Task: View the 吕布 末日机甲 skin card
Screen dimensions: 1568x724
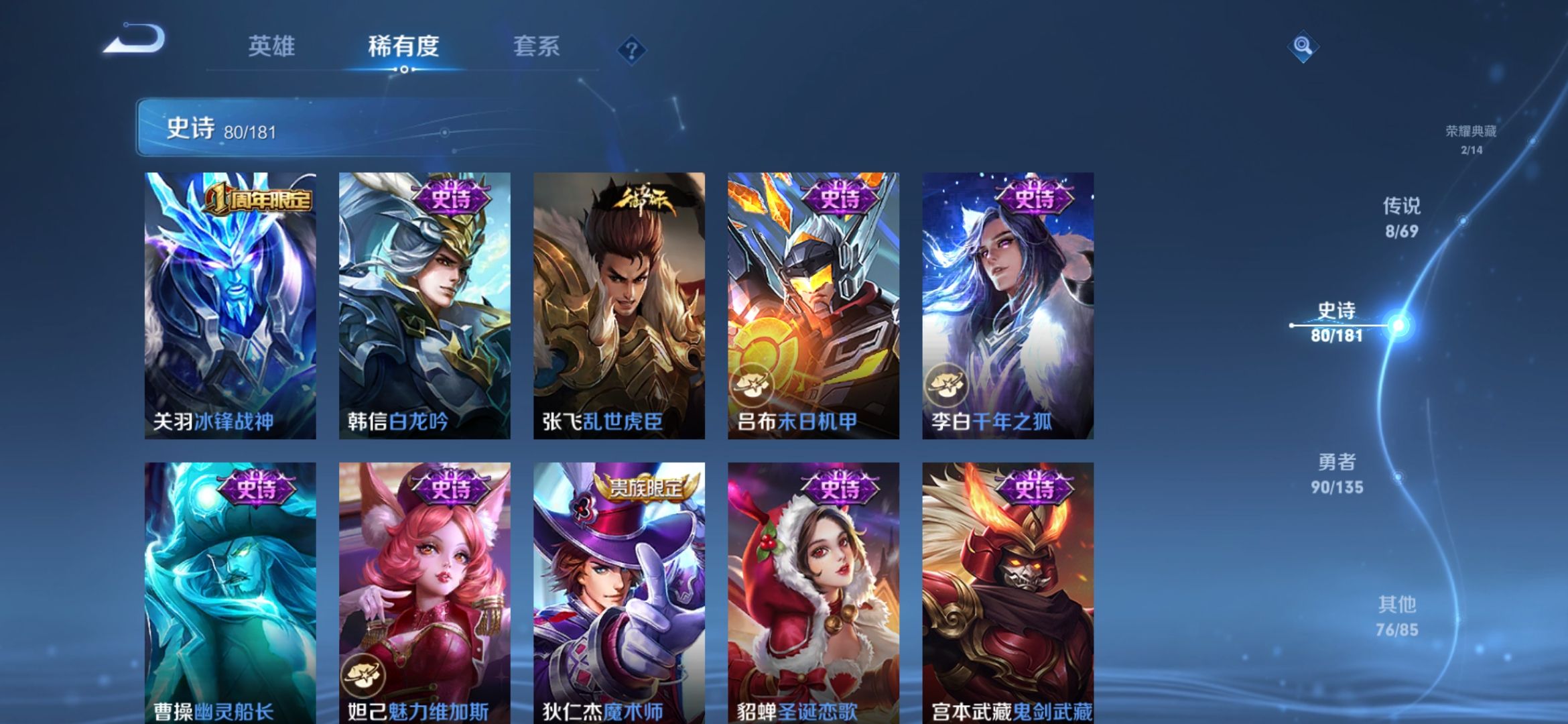Action: [x=813, y=306]
